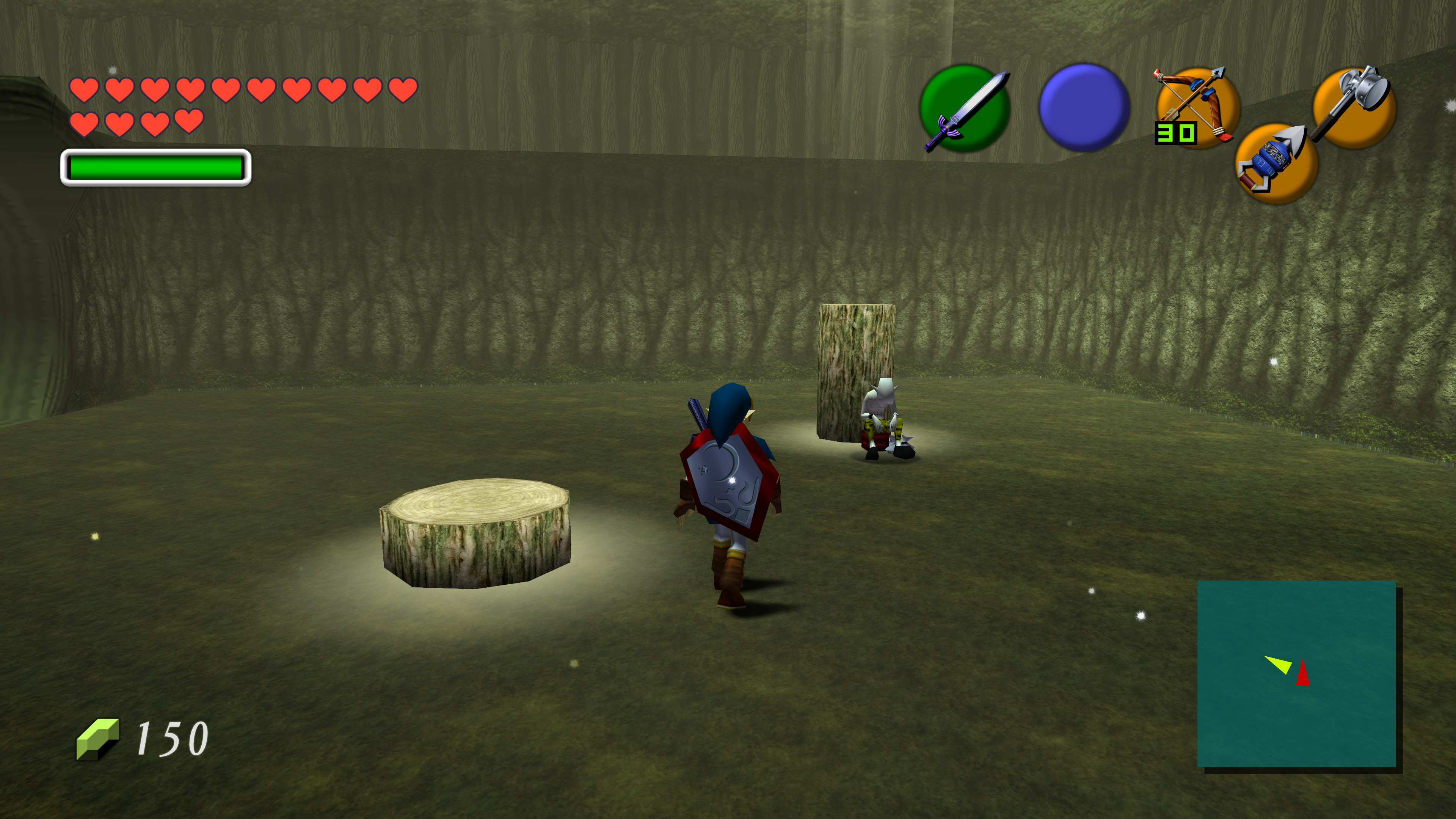Click the teal minimap panel
This screenshot has height=819, width=1456.
tap(1296, 673)
